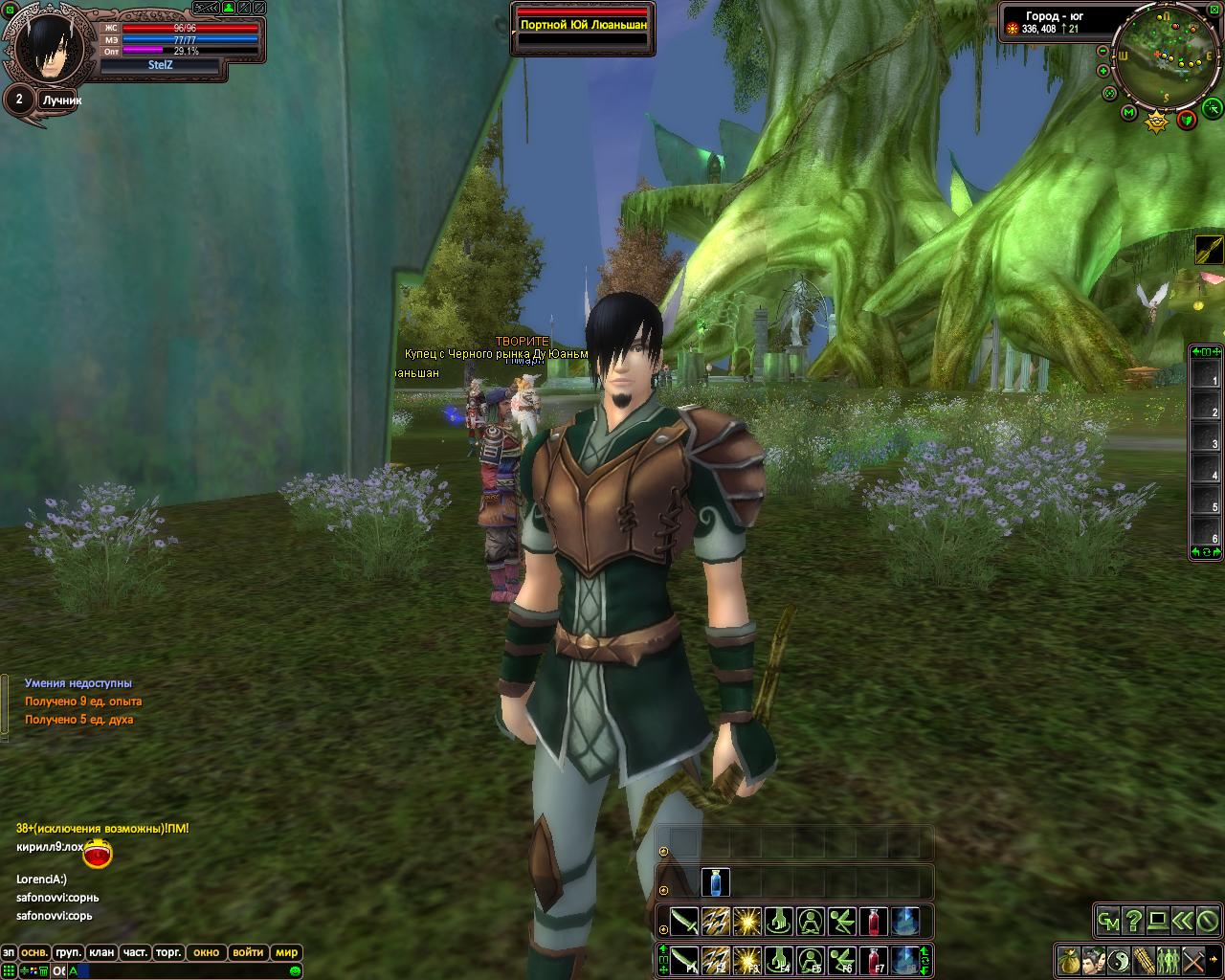Click the question mark help button
Image resolution: width=1225 pixels, height=980 pixels.
tap(1133, 921)
